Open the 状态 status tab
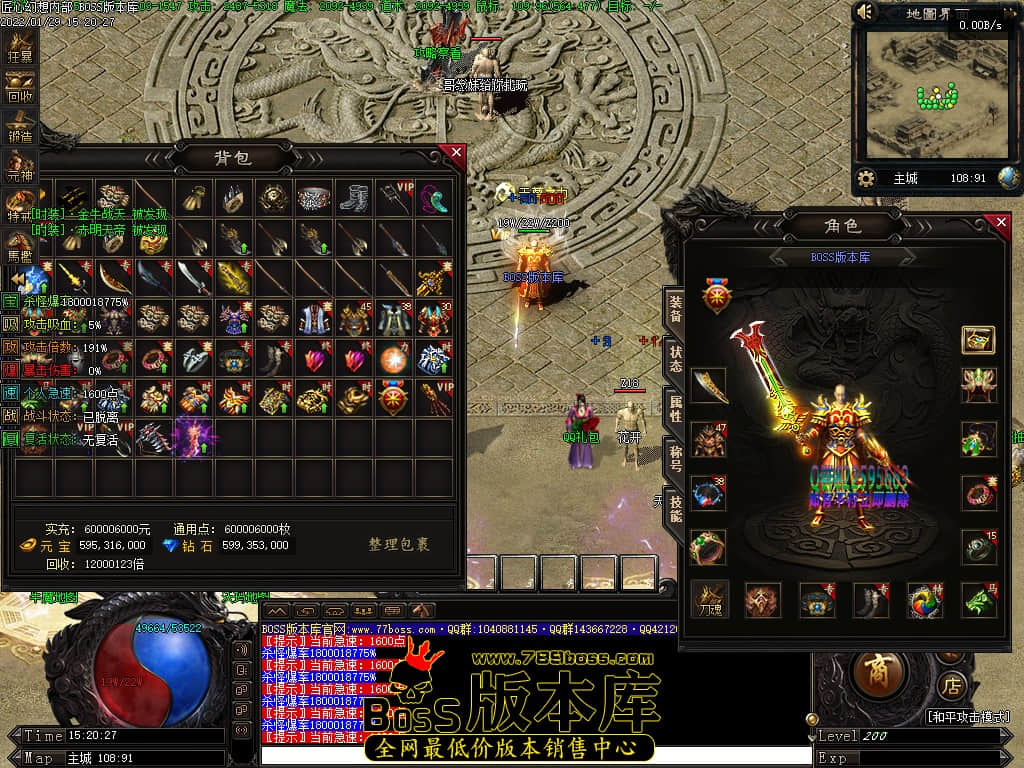Image resolution: width=1024 pixels, height=768 pixels. 676,360
